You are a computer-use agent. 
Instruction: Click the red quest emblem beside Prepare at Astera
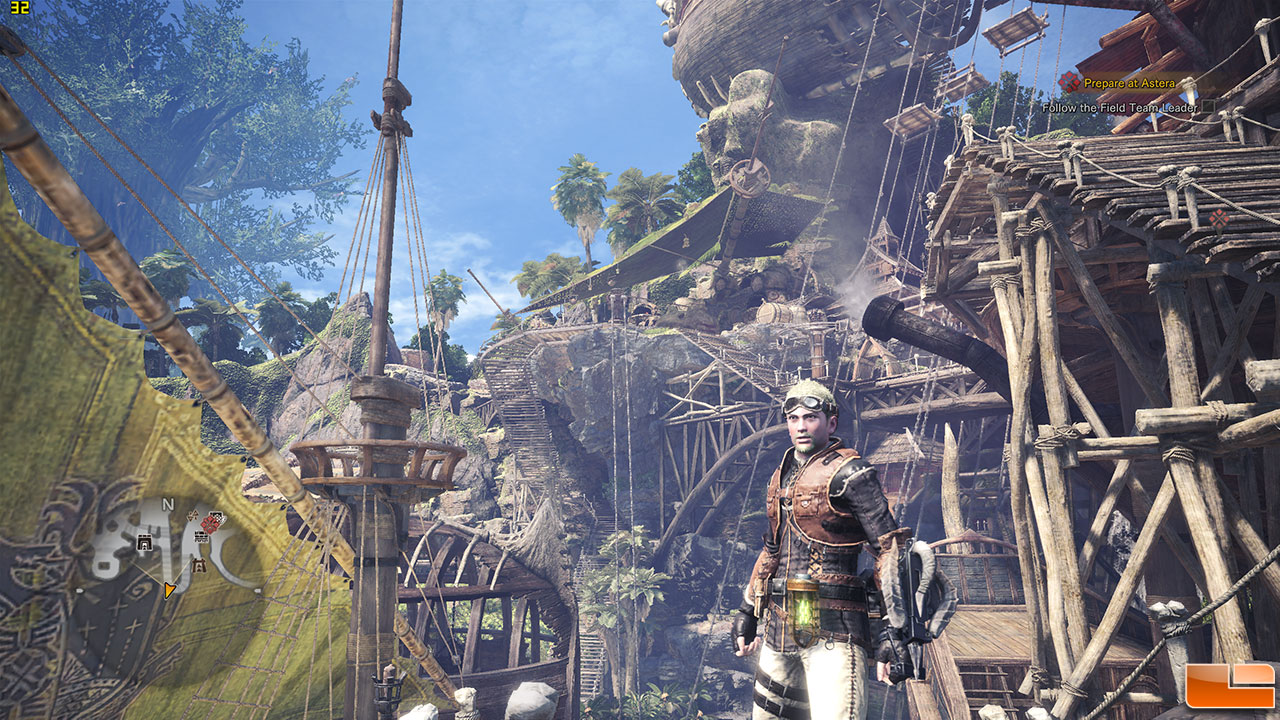coord(1070,82)
